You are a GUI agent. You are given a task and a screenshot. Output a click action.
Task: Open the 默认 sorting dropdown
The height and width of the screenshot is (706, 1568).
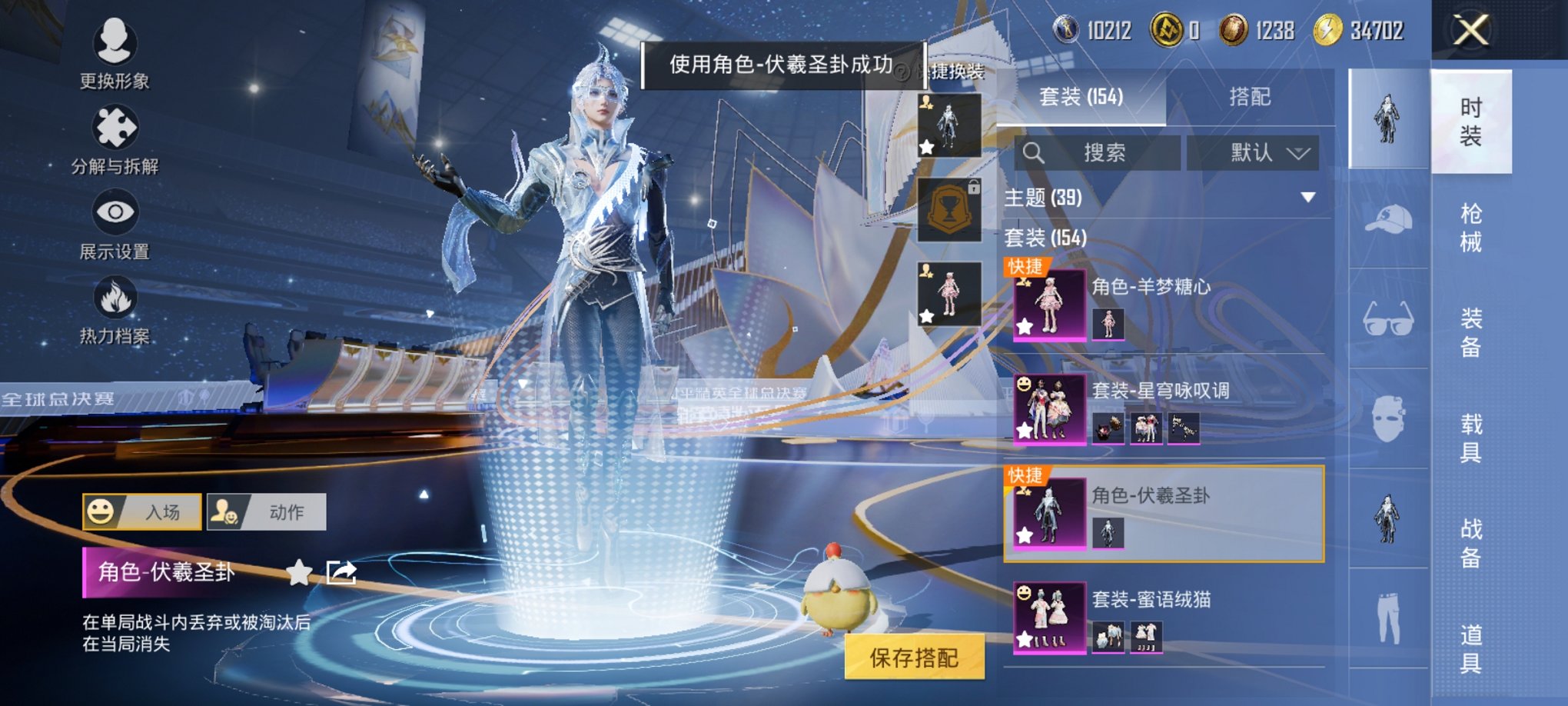1253,152
